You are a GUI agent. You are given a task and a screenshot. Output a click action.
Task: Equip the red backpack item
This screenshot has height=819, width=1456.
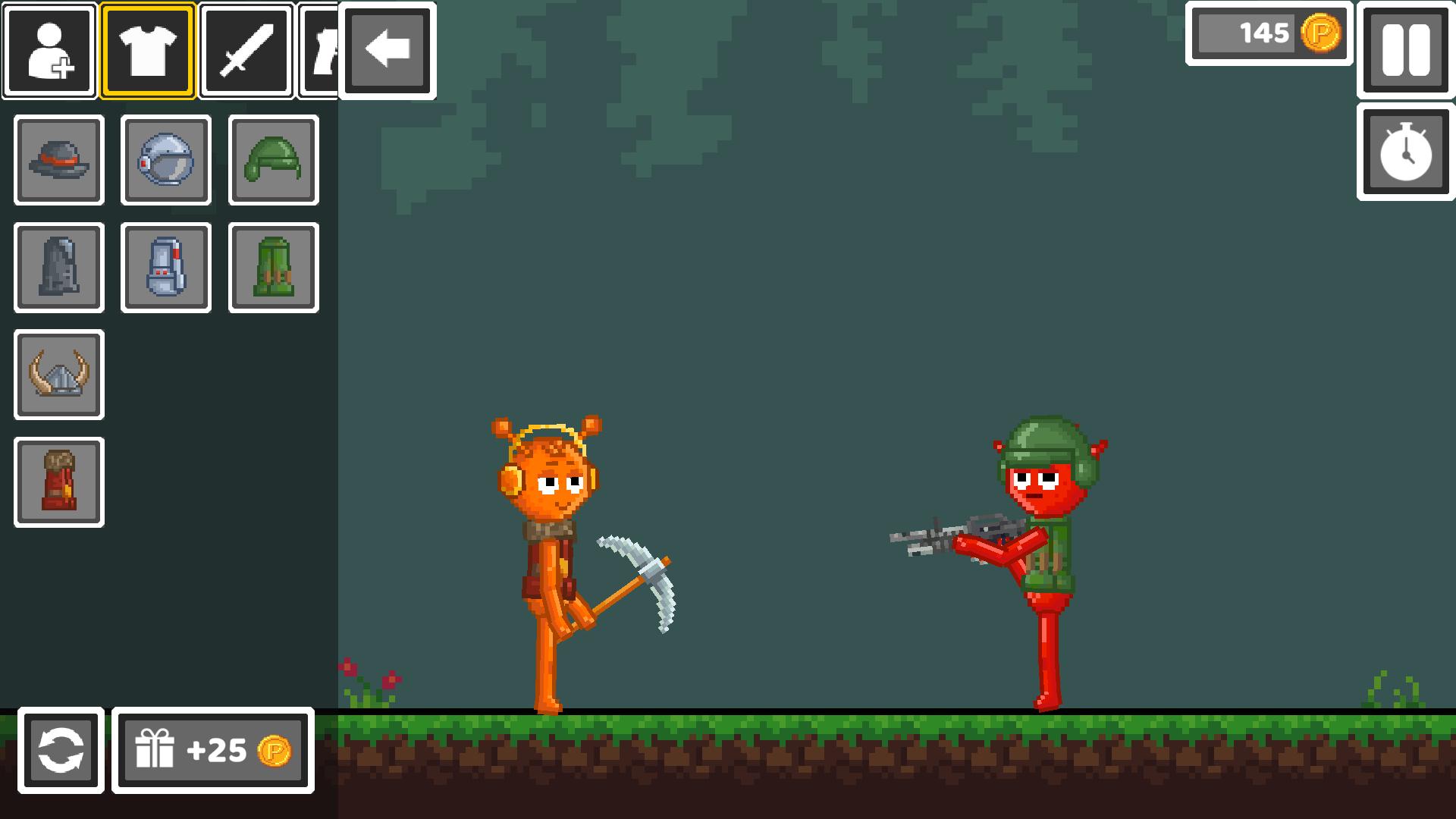point(58,482)
